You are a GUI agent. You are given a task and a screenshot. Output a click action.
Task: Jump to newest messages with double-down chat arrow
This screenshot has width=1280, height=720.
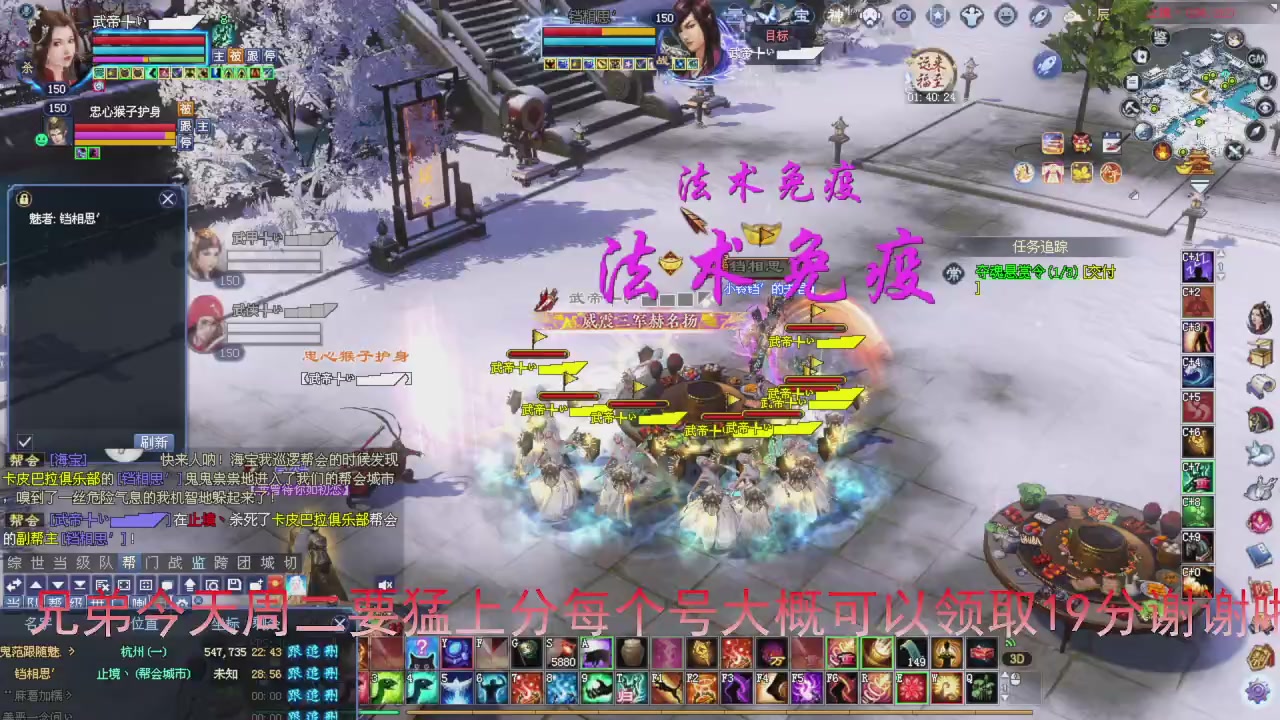[x=79, y=584]
